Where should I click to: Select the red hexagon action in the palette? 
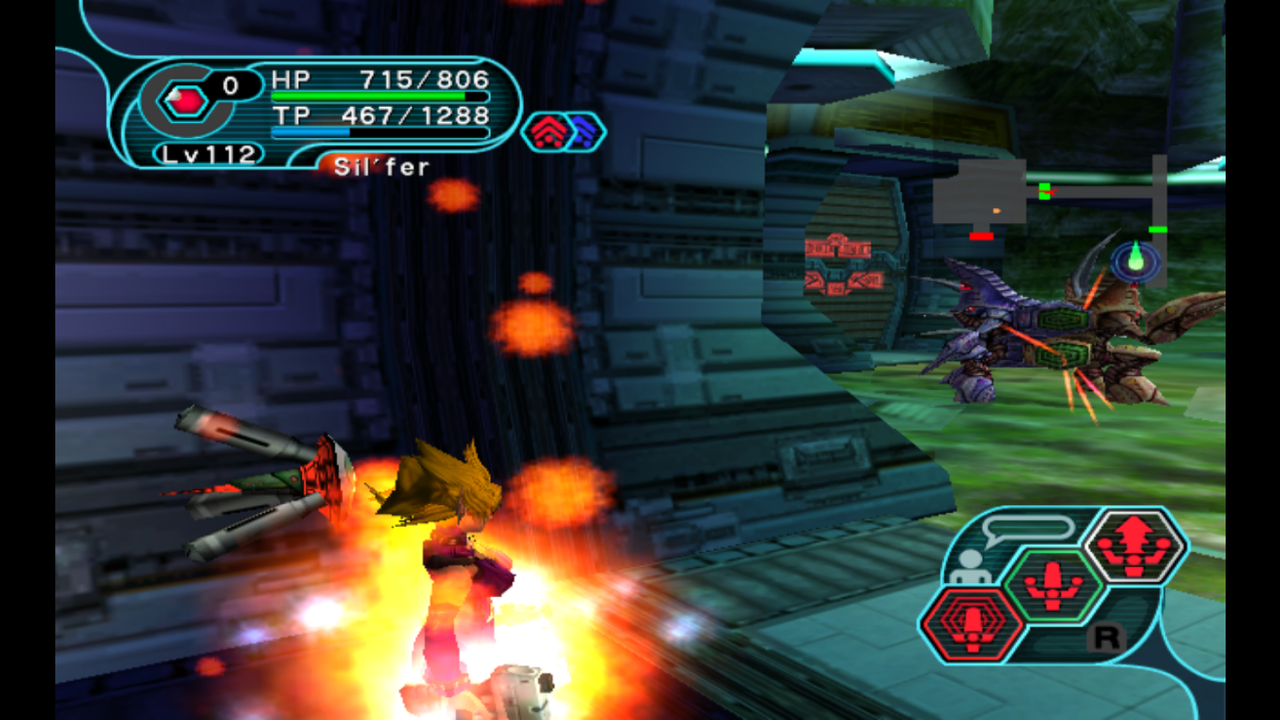point(972,624)
